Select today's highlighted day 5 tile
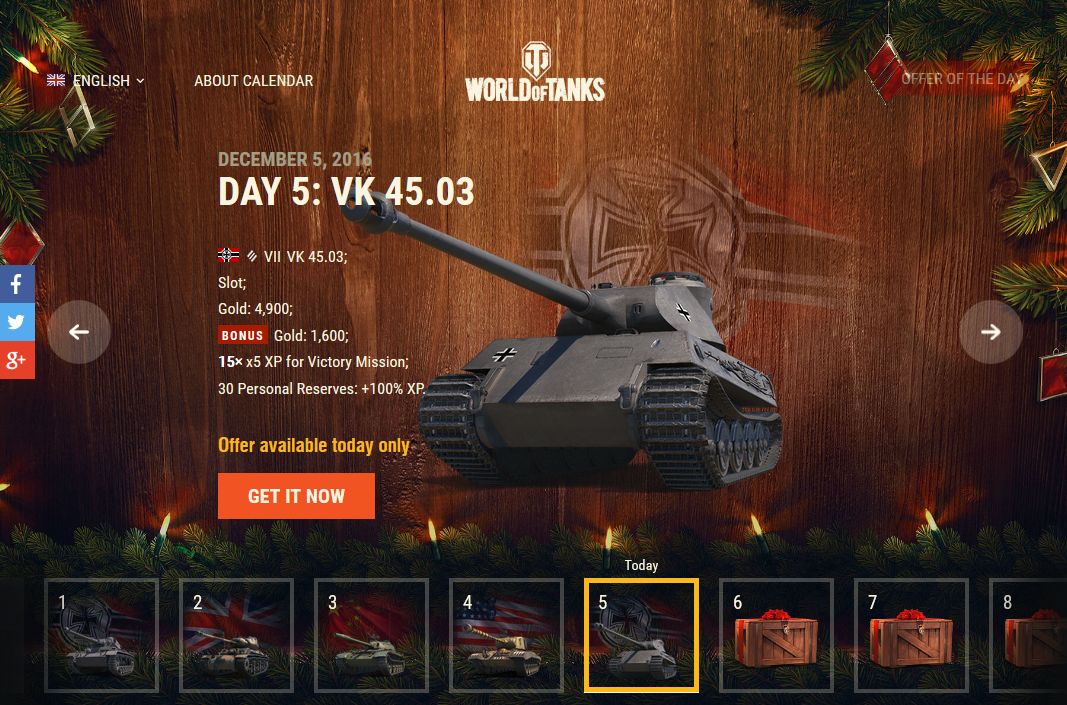 (x=641, y=635)
